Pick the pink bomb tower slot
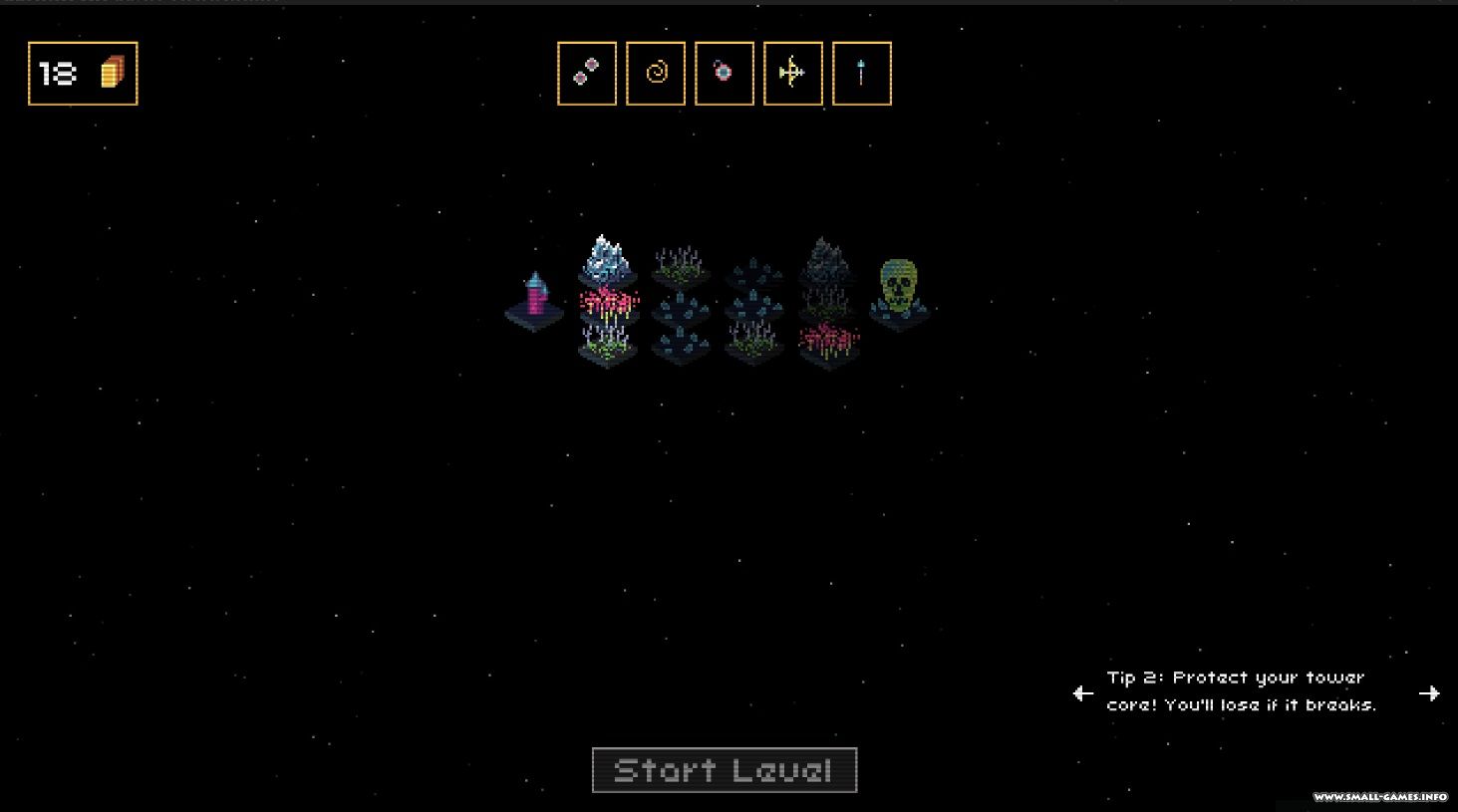Image resolution: width=1458 pixels, height=812 pixels. (x=725, y=73)
